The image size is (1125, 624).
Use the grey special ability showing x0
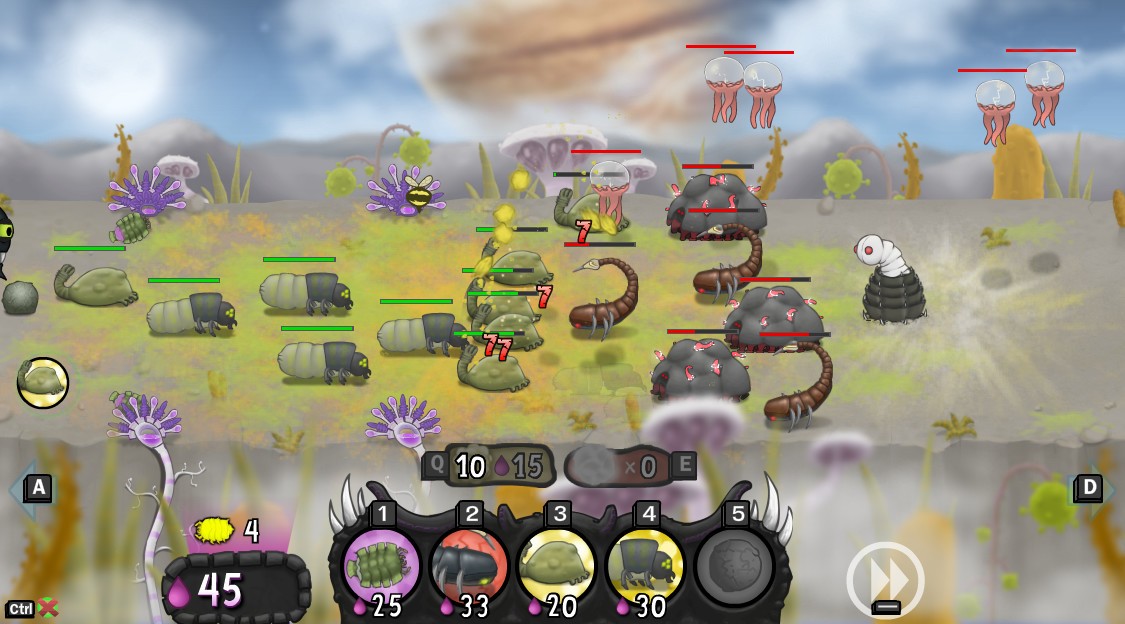(x=620, y=467)
